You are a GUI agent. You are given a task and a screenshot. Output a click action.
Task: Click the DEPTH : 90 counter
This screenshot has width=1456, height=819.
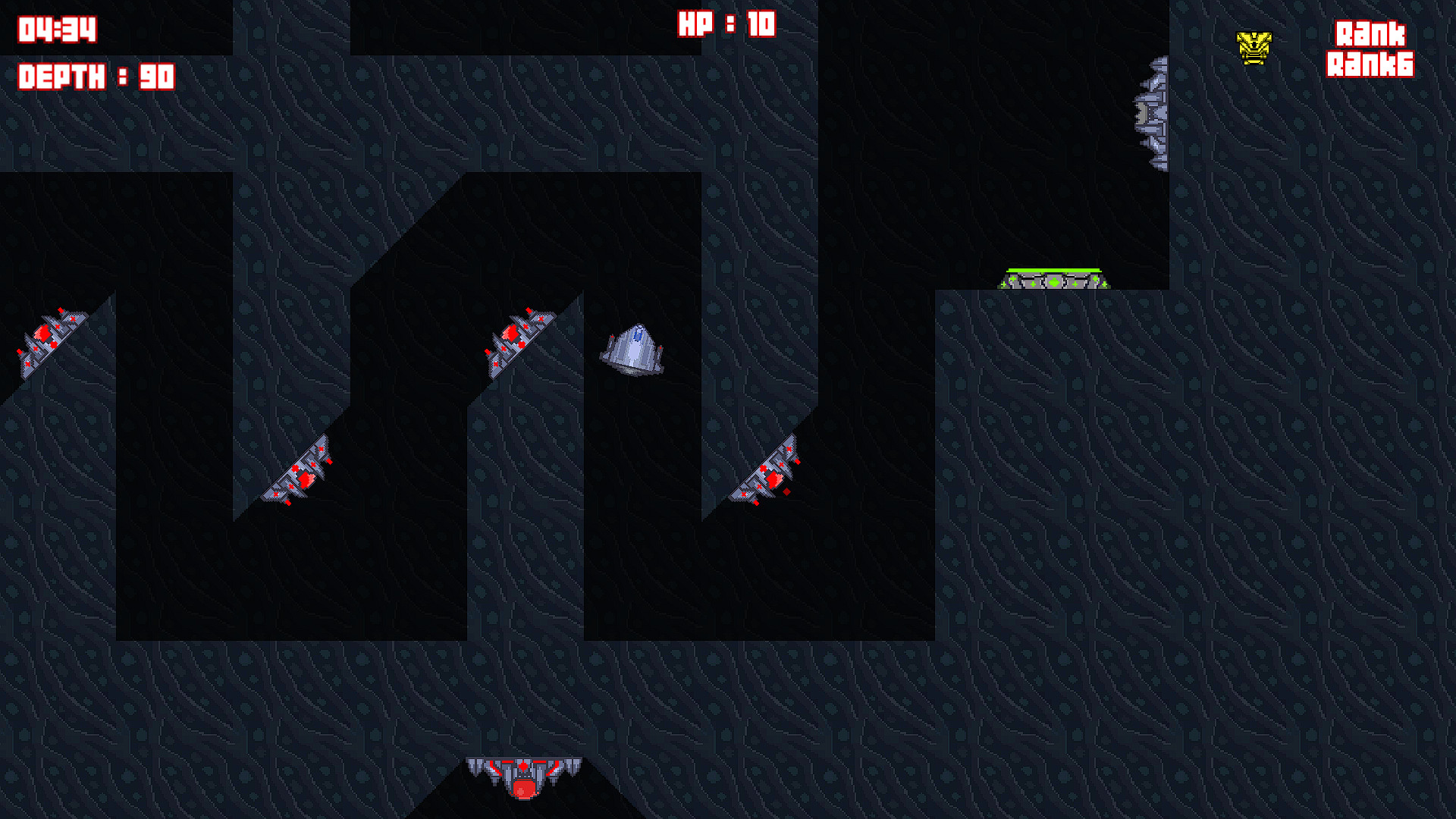click(x=95, y=76)
